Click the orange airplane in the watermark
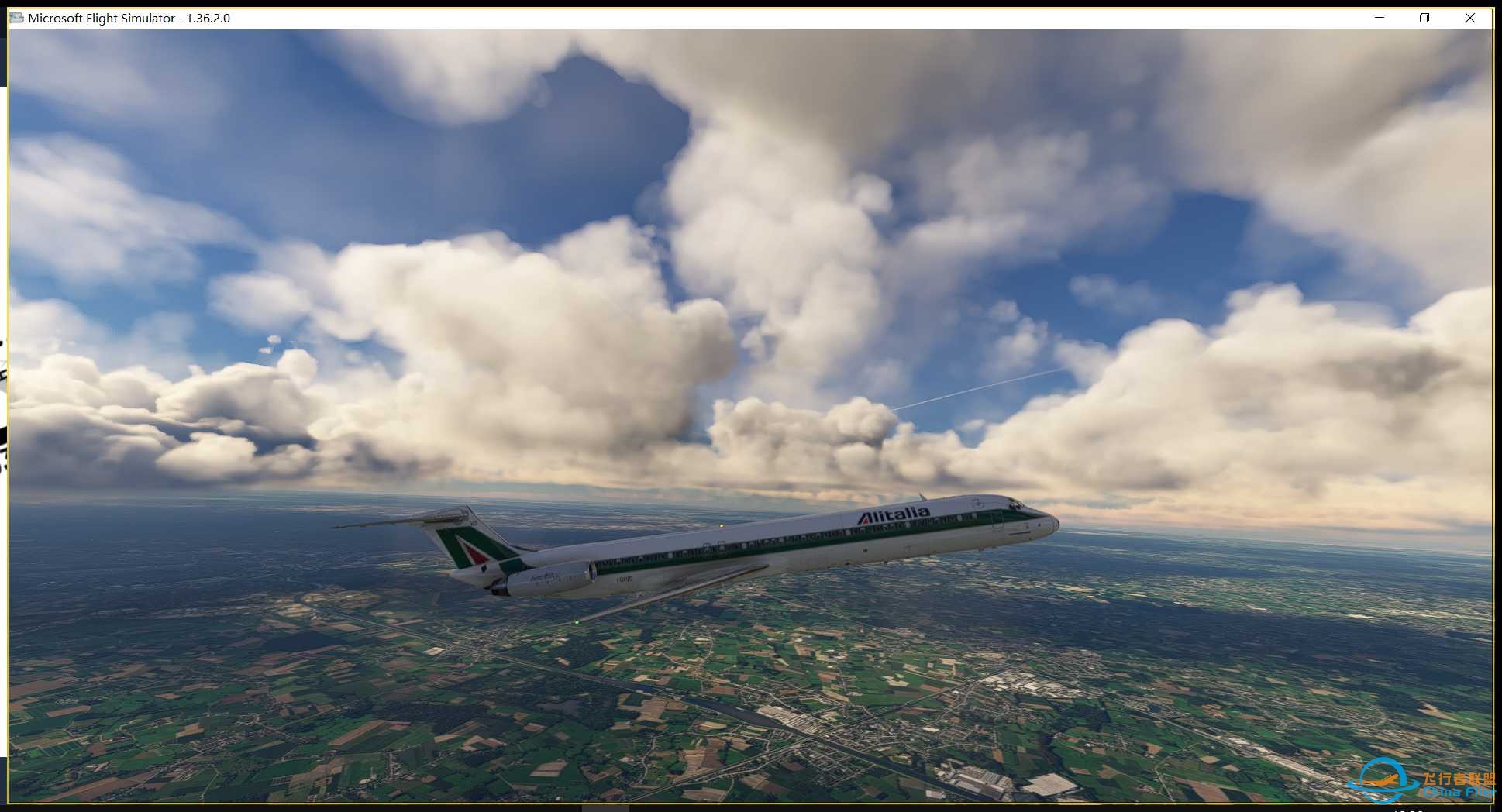The height and width of the screenshot is (812, 1502). point(1381,780)
